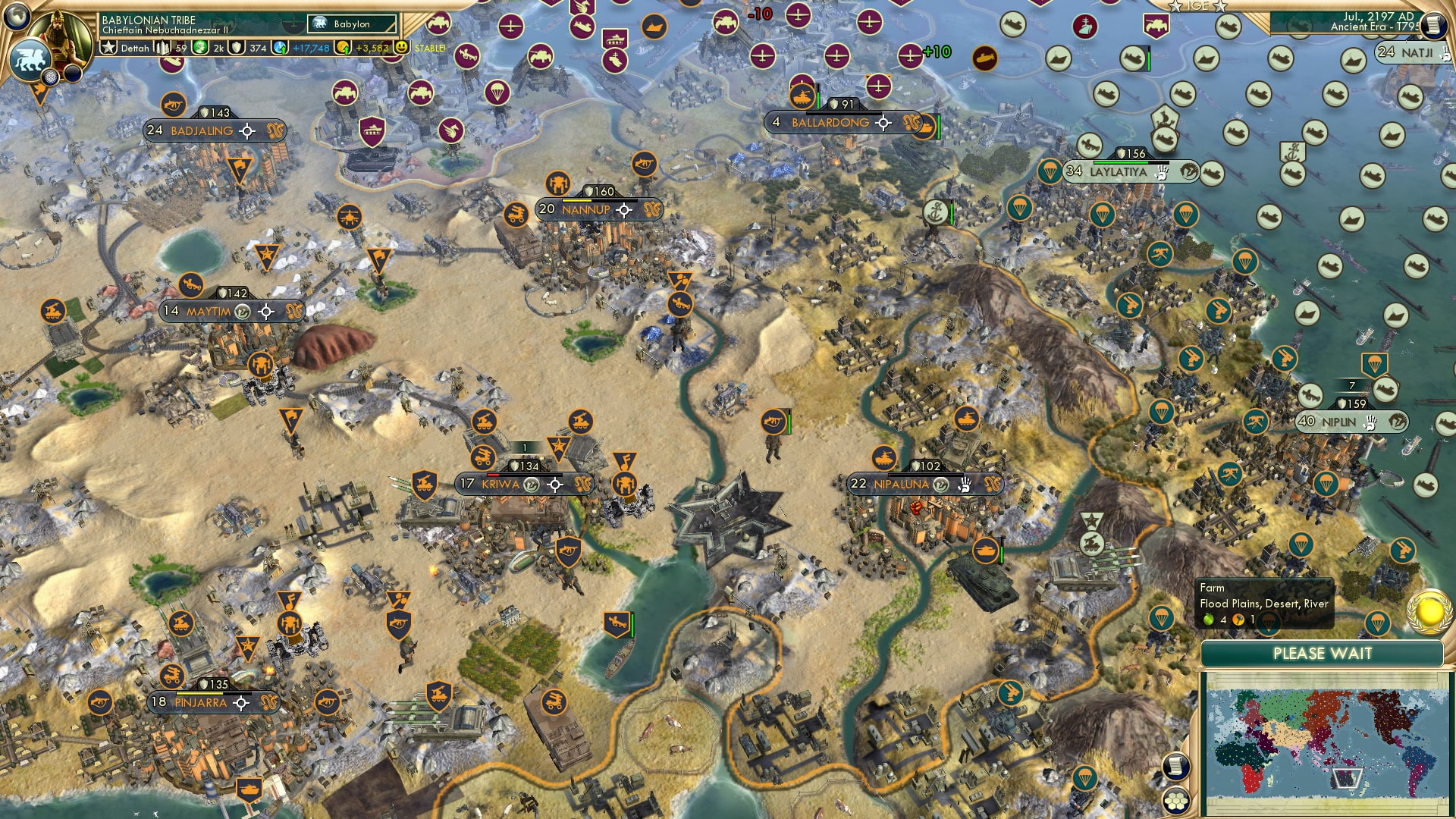Open the scroll log icon left of the minimap

tap(1175, 765)
